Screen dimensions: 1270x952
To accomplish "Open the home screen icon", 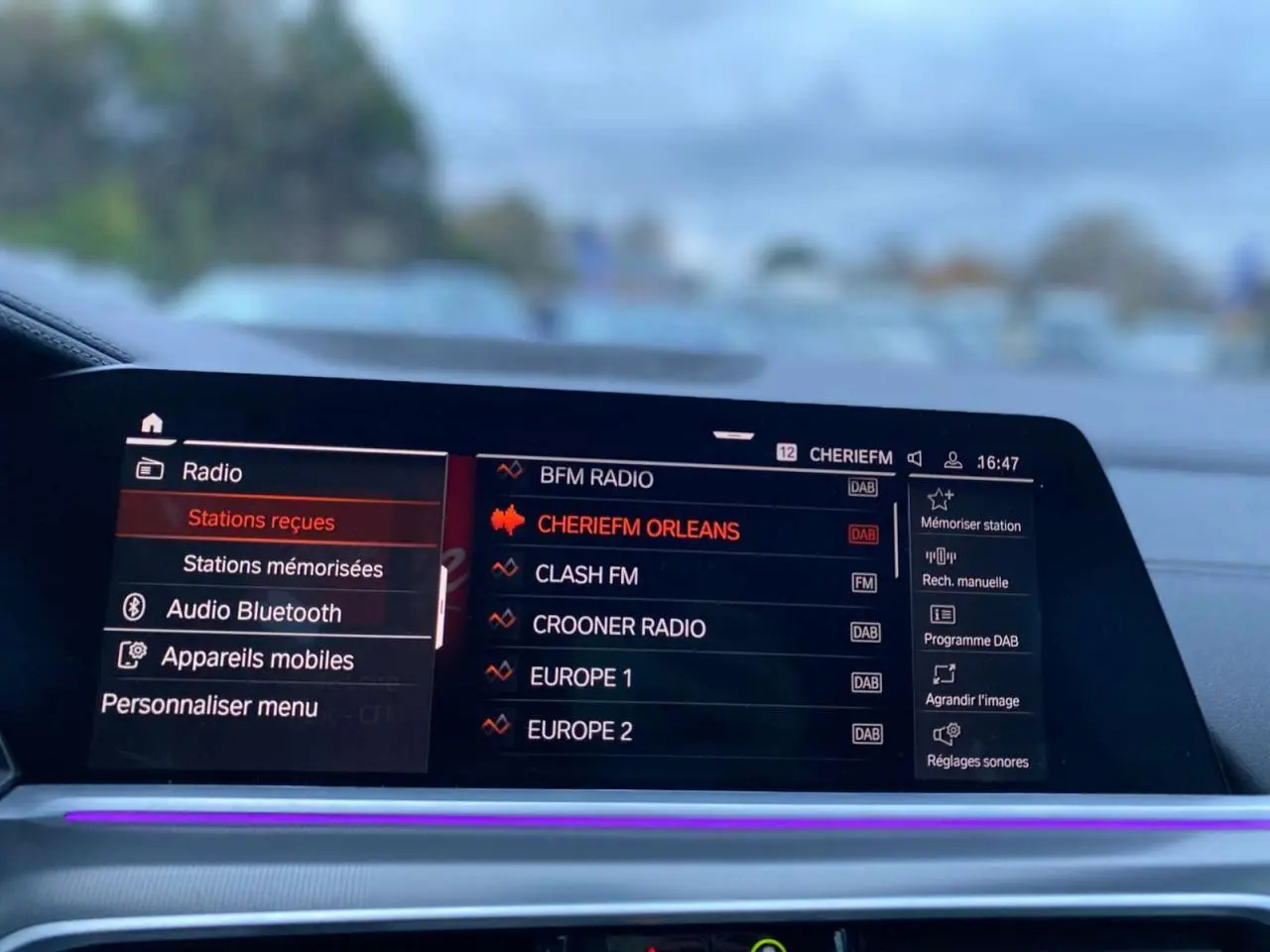I will tap(151, 421).
